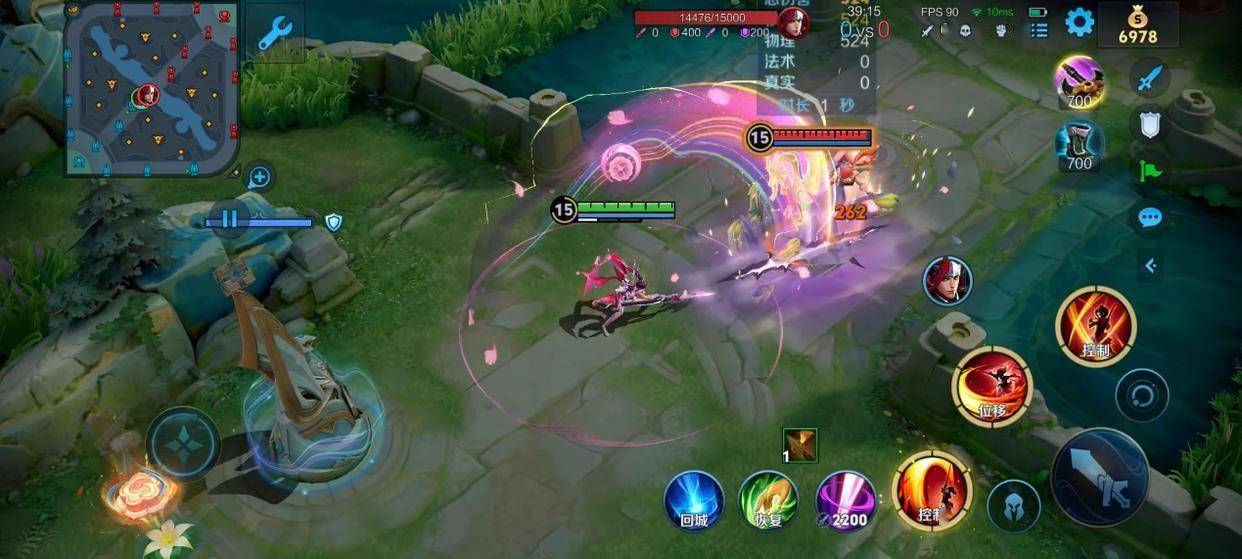
Task: Open the scoreboard list icon
Action: (1039, 30)
